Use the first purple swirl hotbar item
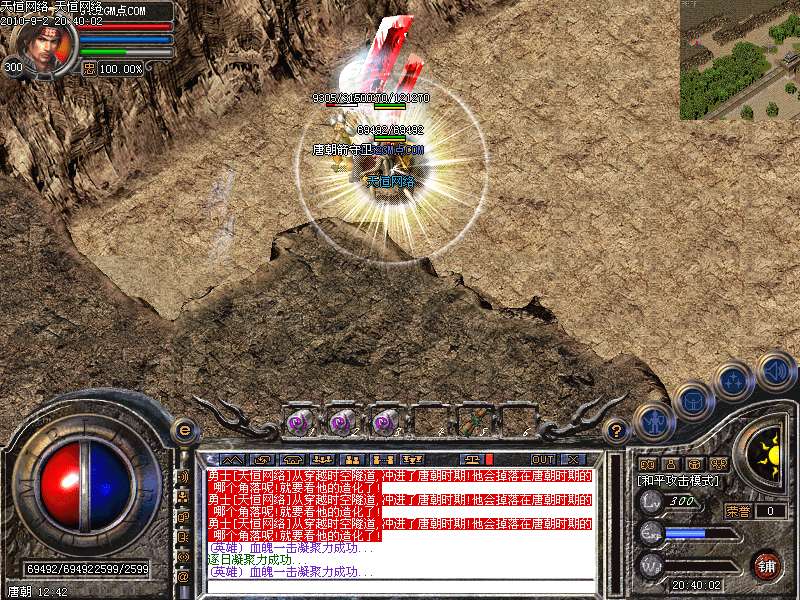 tap(299, 422)
